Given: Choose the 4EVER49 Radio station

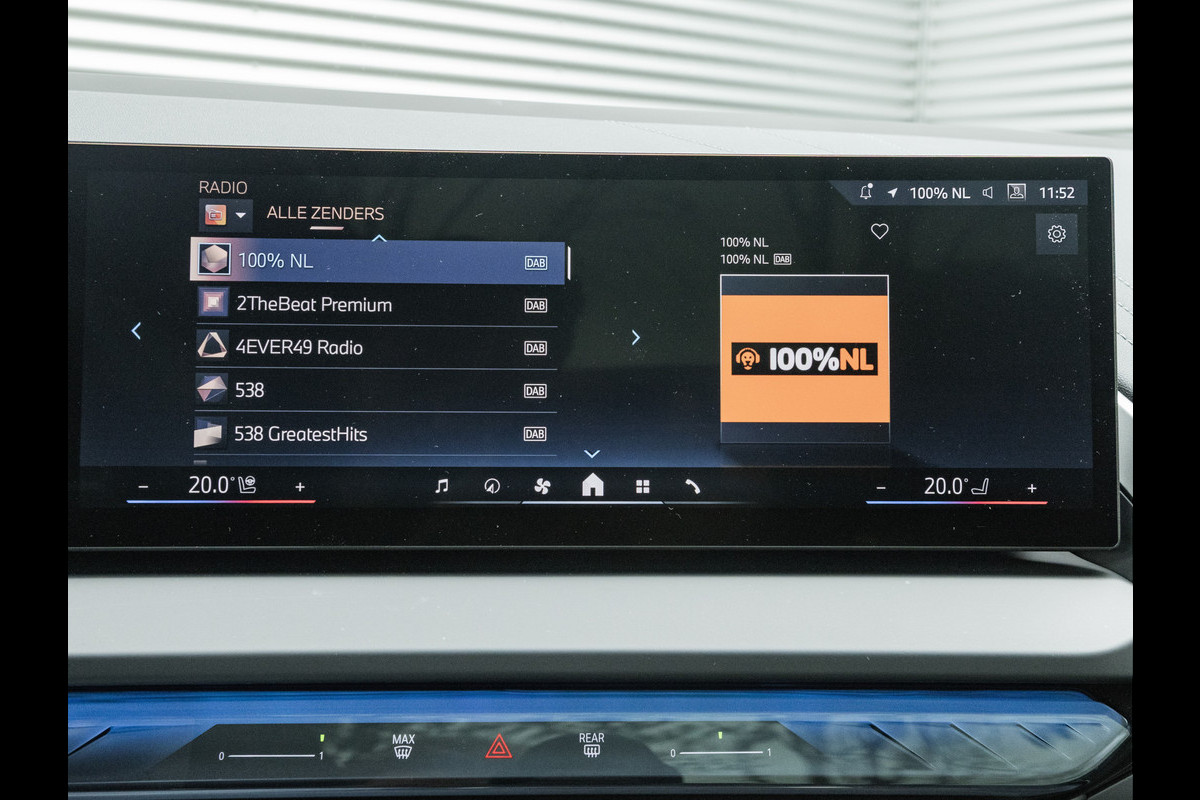Looking at the screenshot, I should coord(374,348).
